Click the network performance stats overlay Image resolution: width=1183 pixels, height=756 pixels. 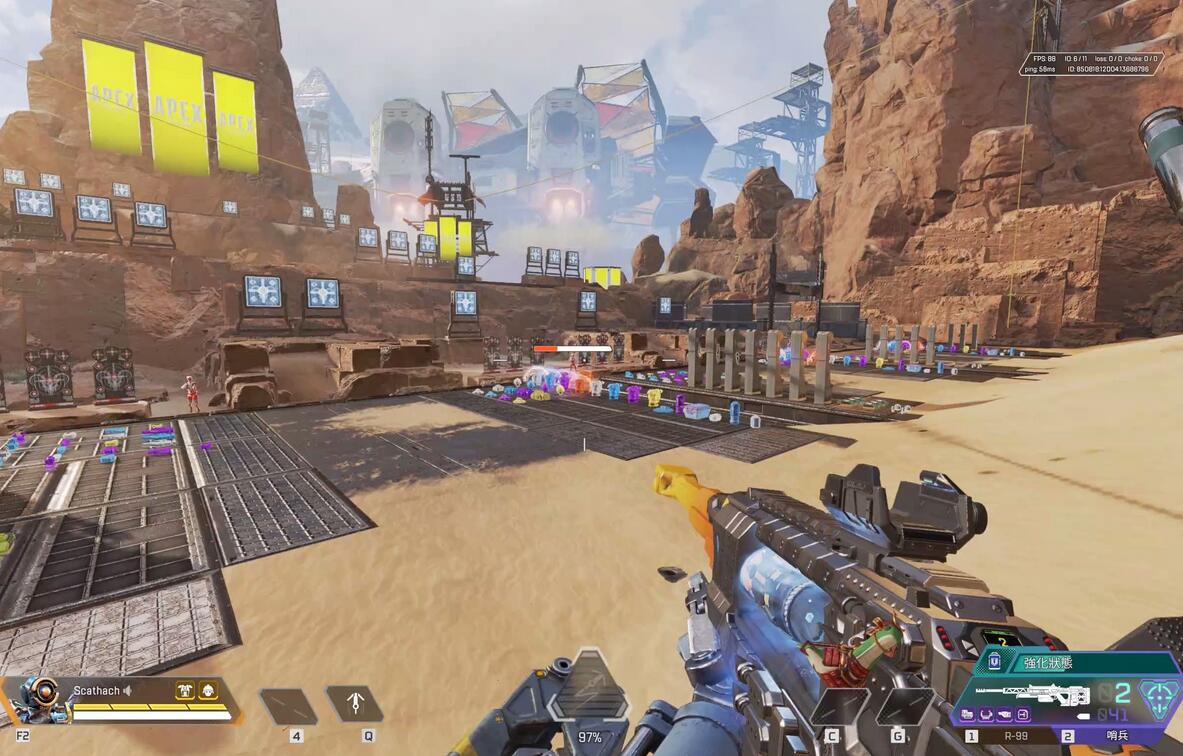1091,64
